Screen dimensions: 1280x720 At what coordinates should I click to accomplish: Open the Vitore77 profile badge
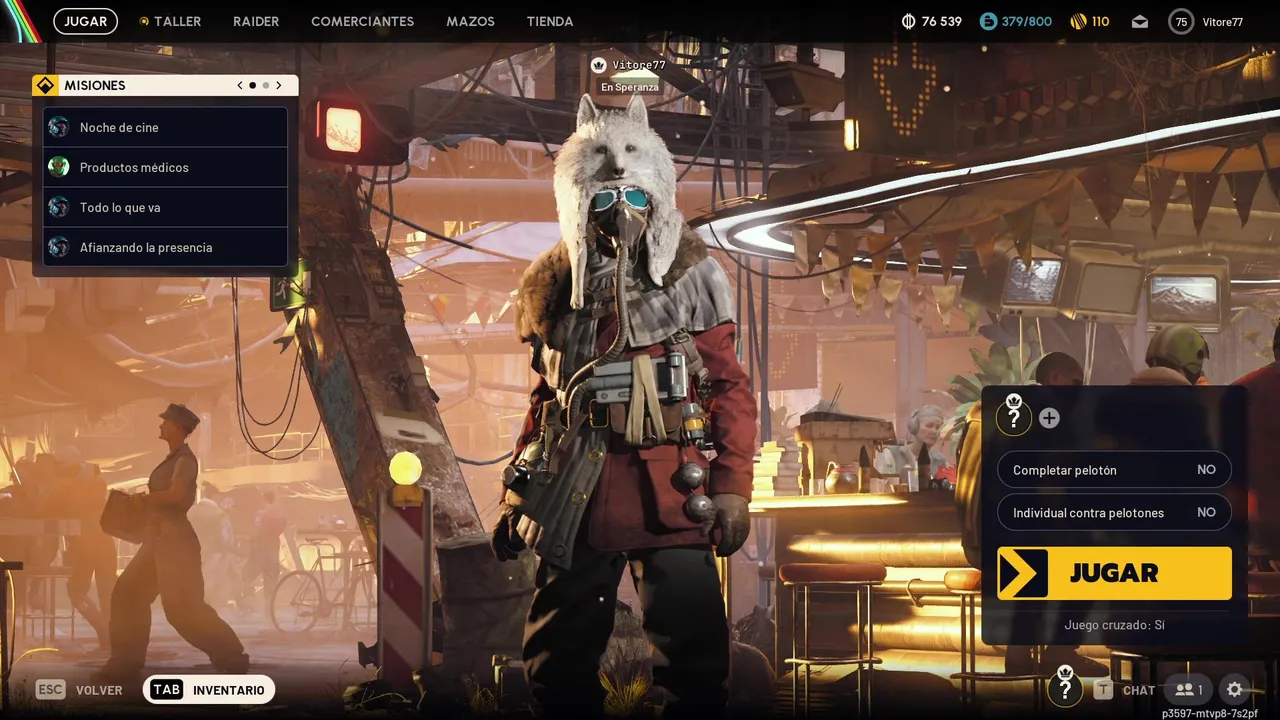point(1207,21)
